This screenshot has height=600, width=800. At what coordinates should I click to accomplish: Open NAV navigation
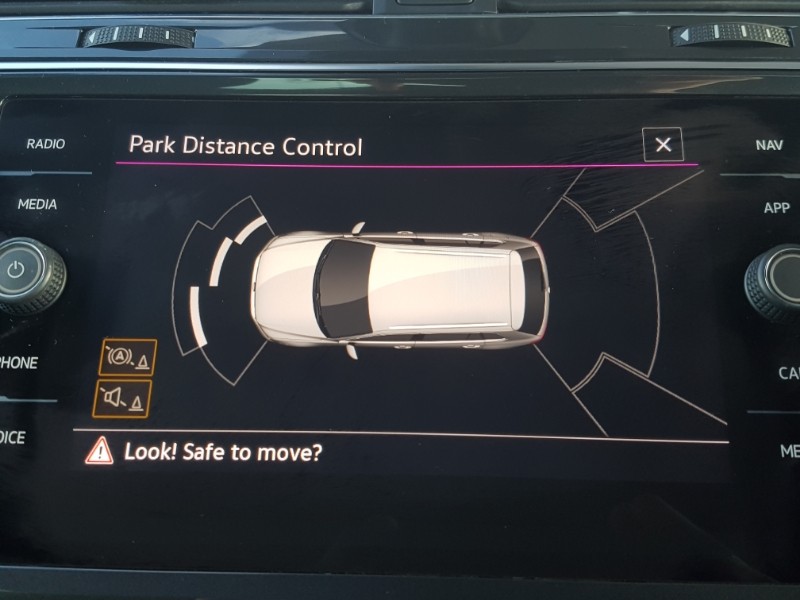pos(769,145)
